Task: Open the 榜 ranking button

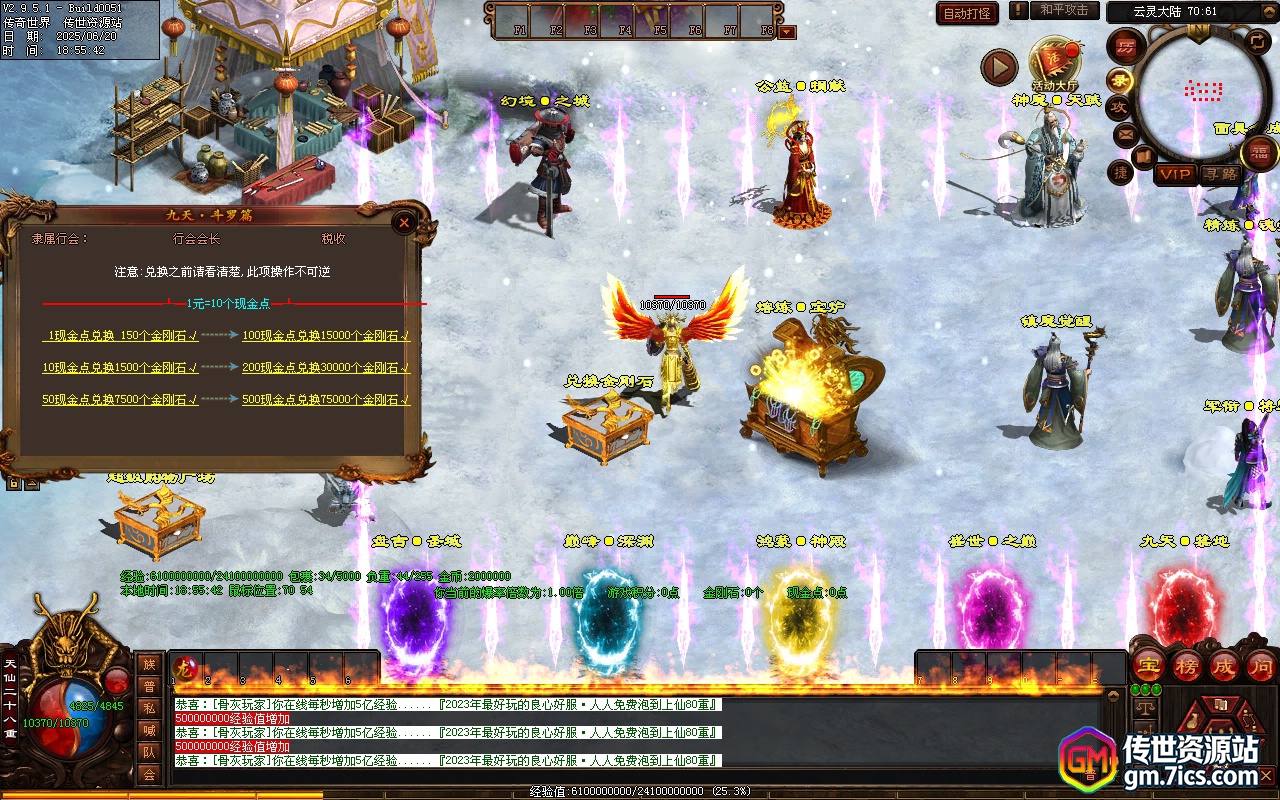Action: pyautogui.click(x=1187, y=666)
